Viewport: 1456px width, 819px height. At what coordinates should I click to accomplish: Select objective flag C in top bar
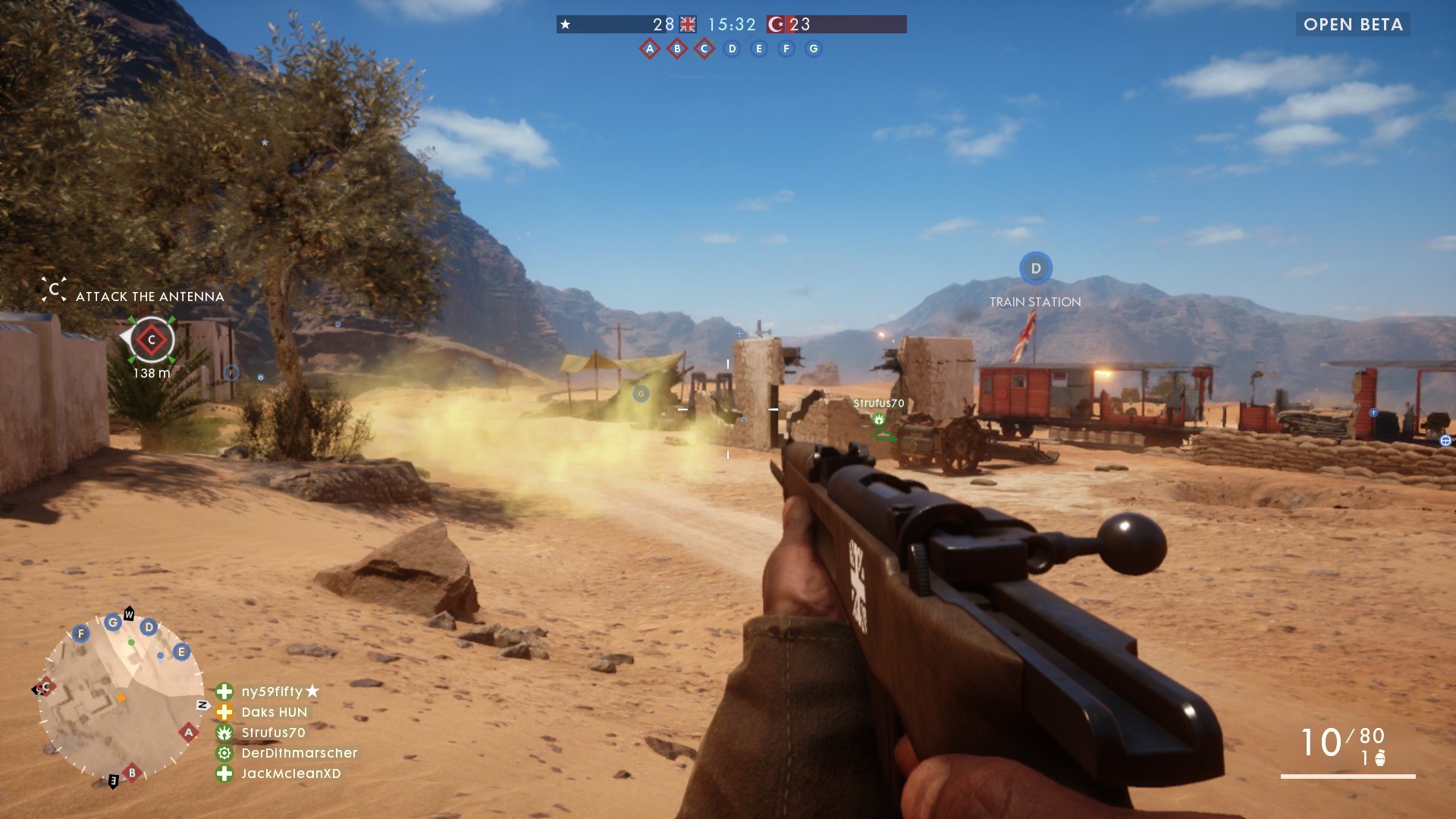704,49
